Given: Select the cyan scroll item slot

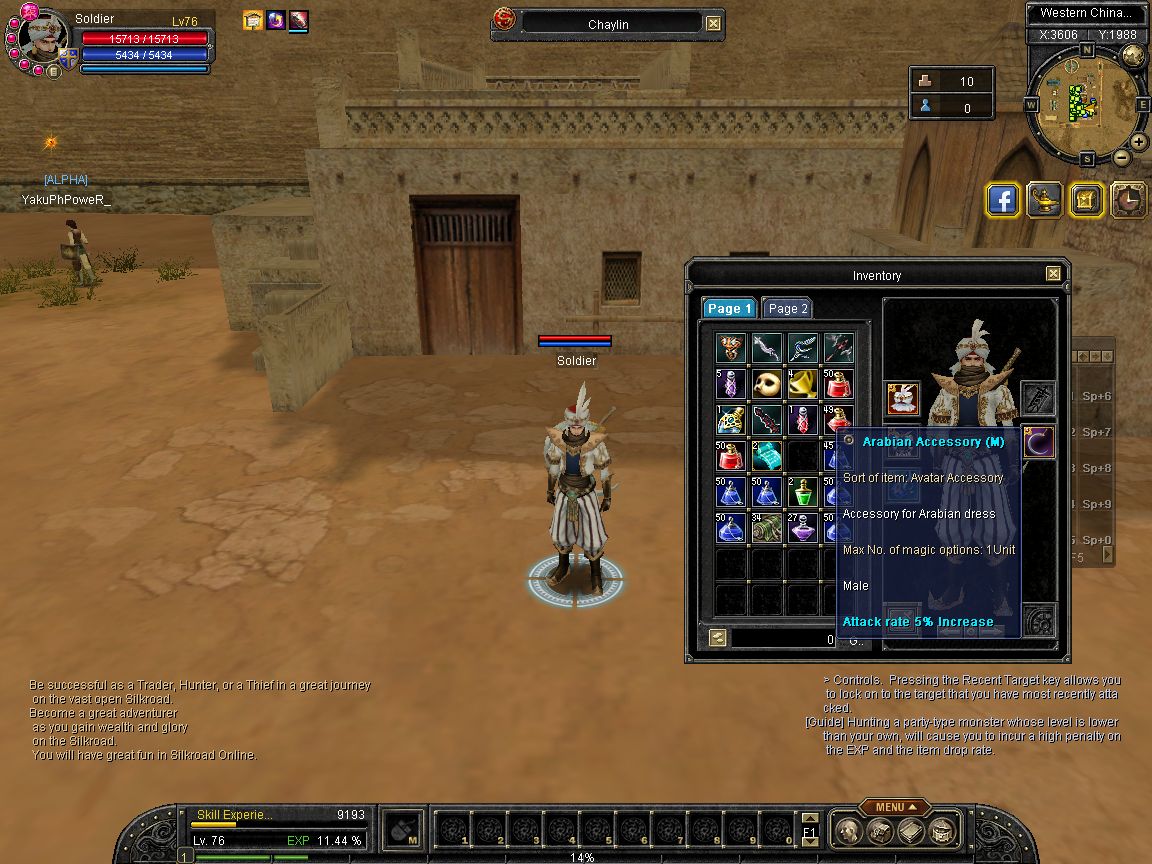Looking at the screenshot, I should [x=767, y=456].
